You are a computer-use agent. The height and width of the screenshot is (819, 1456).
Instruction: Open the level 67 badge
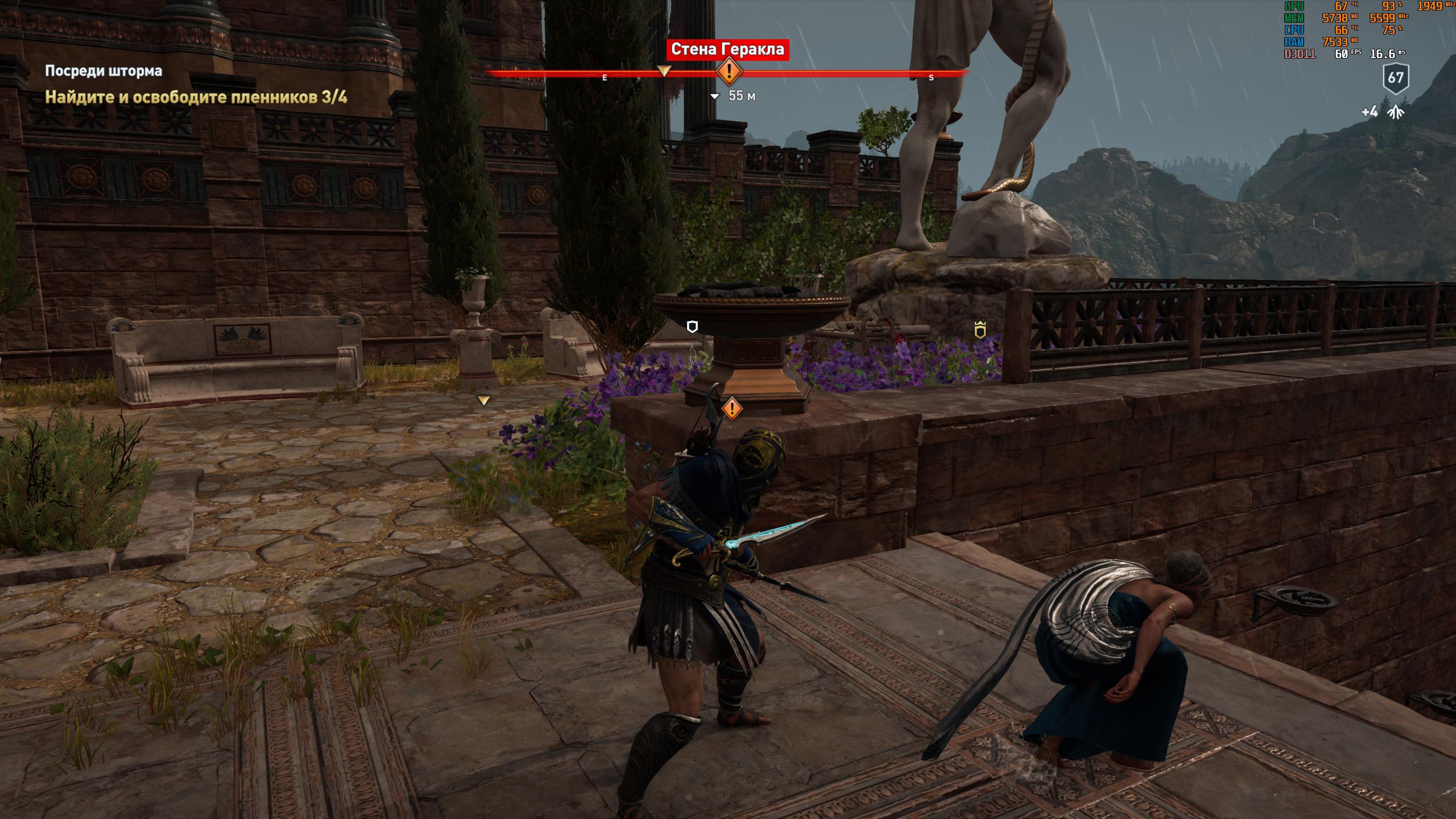pyautogui.click(x=1396, y=78)
